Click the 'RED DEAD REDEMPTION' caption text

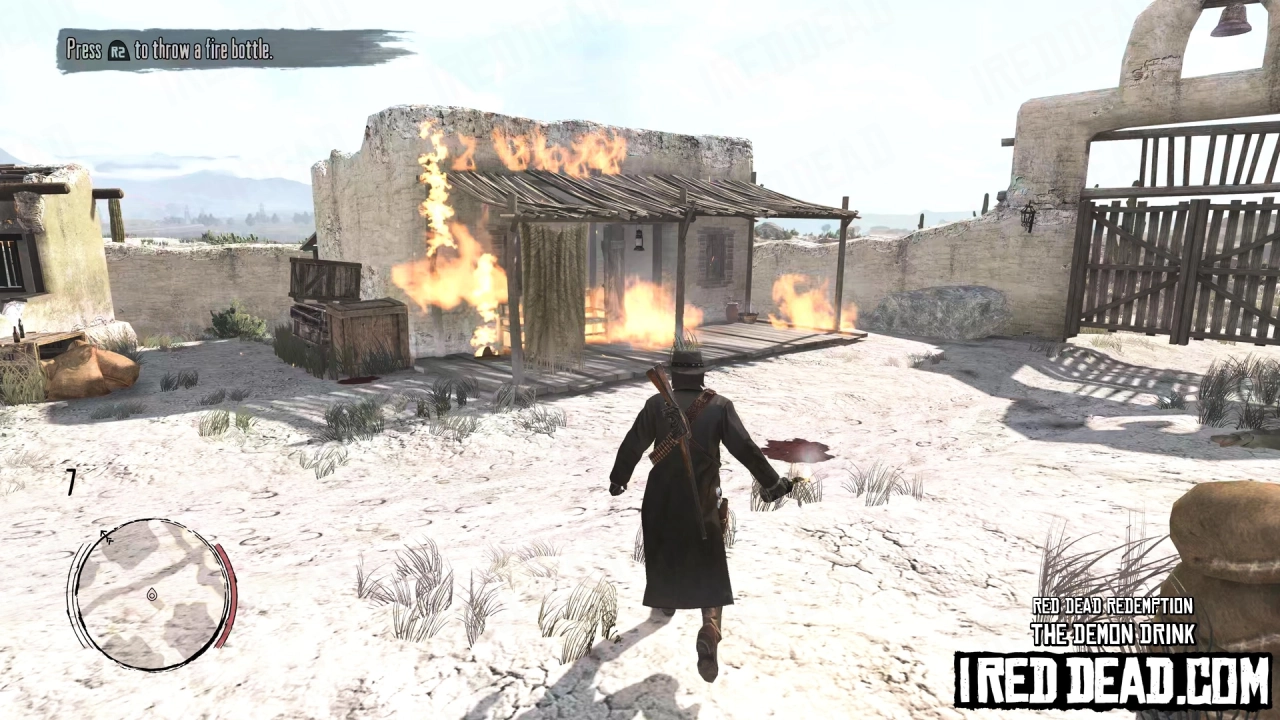coord(1113,606)
